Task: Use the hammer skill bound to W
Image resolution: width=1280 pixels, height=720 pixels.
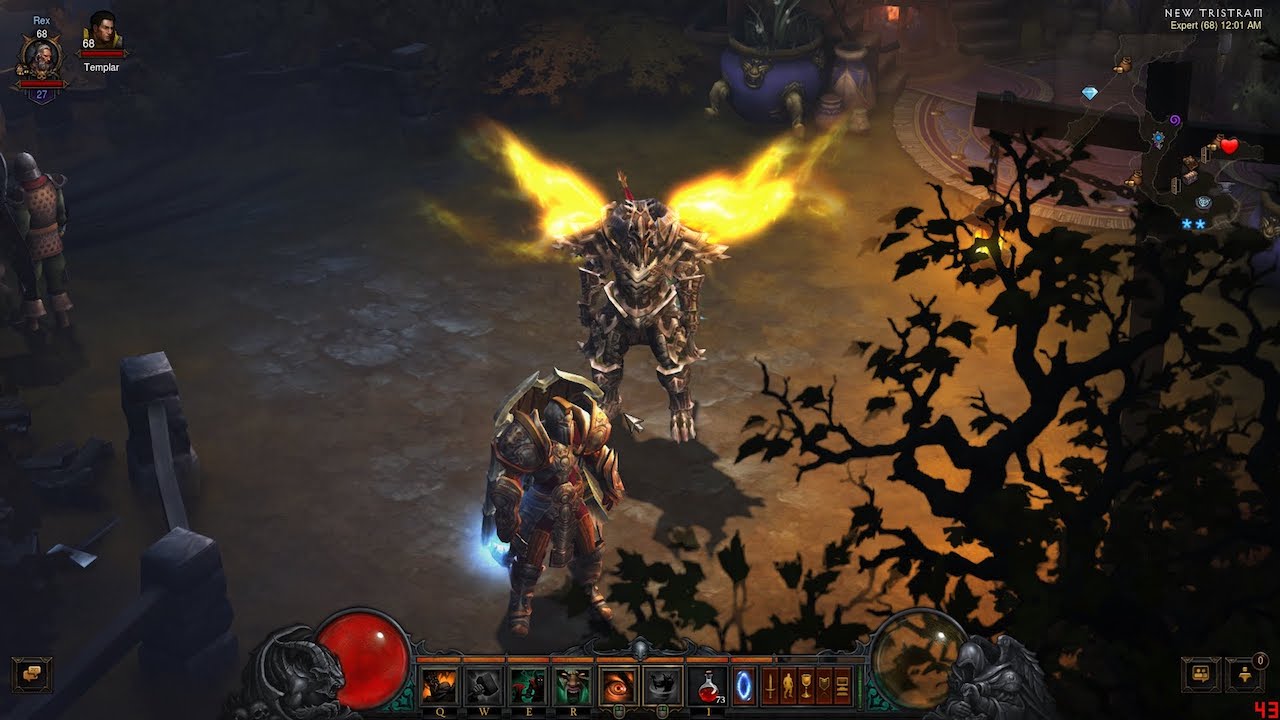Action: [483, 686]
